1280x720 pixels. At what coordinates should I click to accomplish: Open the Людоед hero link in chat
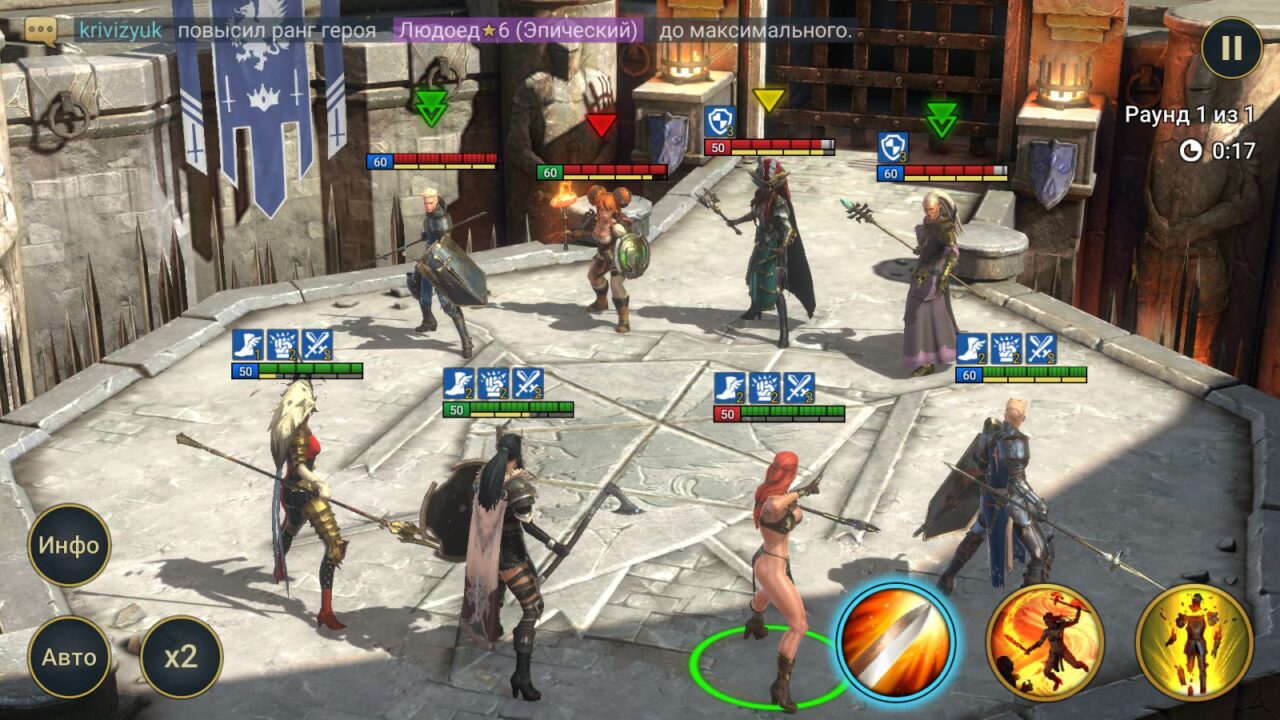[517, 31]
